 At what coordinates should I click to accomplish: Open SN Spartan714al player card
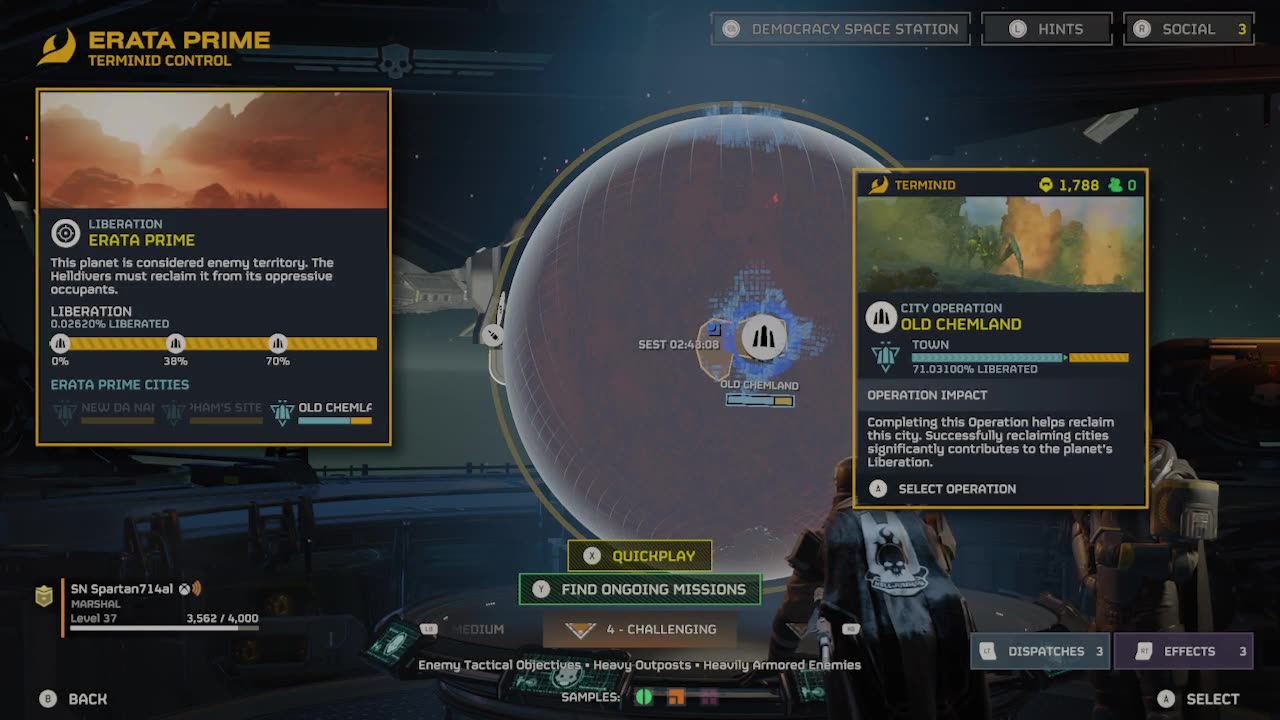pyautogui.click(x=150, y=604)
